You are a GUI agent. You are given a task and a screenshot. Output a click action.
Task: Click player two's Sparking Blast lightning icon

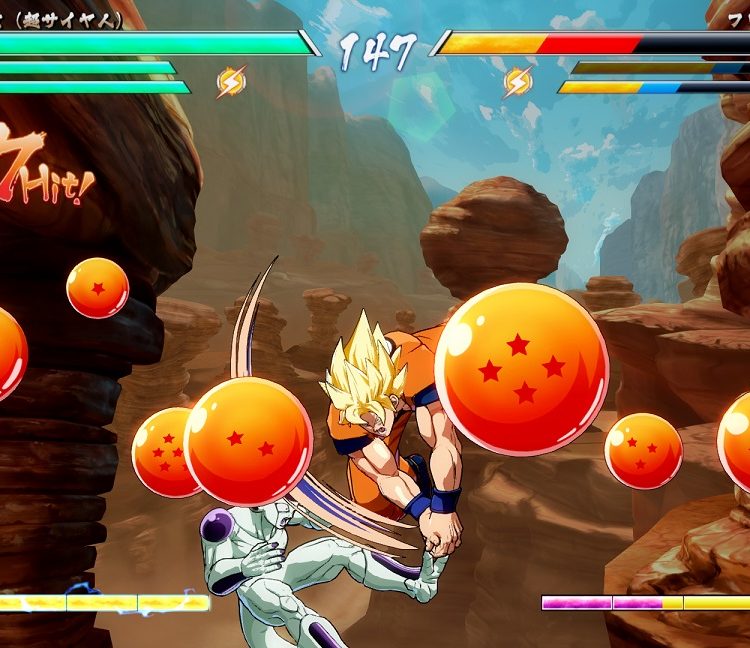tap(517, 82)
